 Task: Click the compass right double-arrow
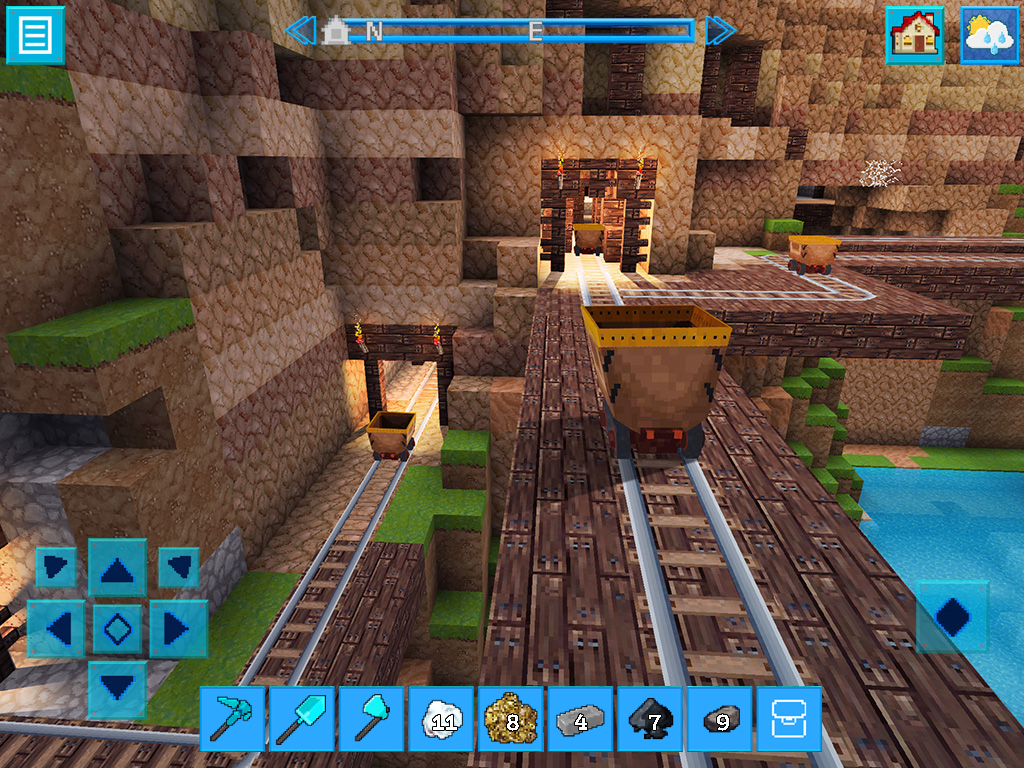(x=720, y=31)
